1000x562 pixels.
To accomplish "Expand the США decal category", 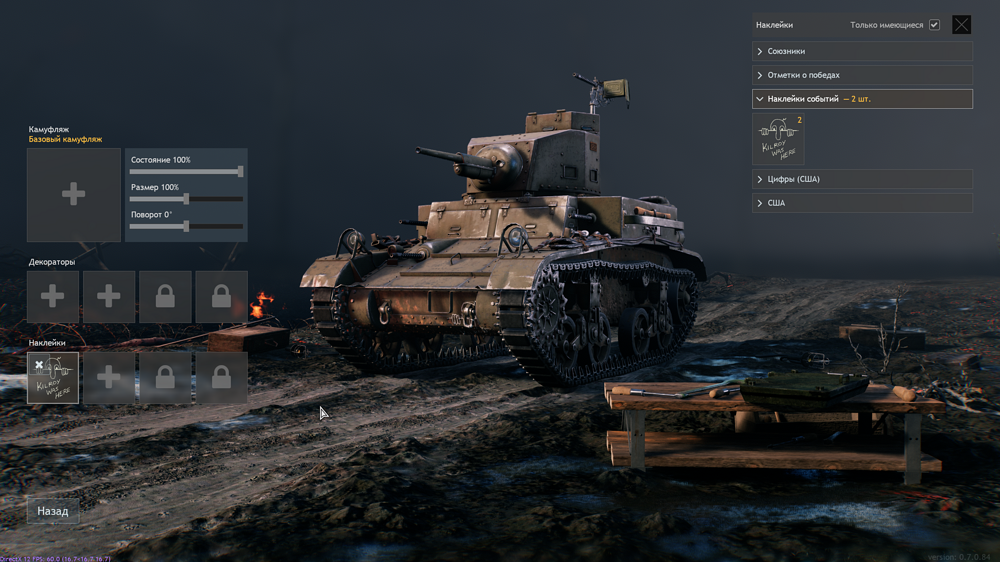I will click(x=862, y=203).
